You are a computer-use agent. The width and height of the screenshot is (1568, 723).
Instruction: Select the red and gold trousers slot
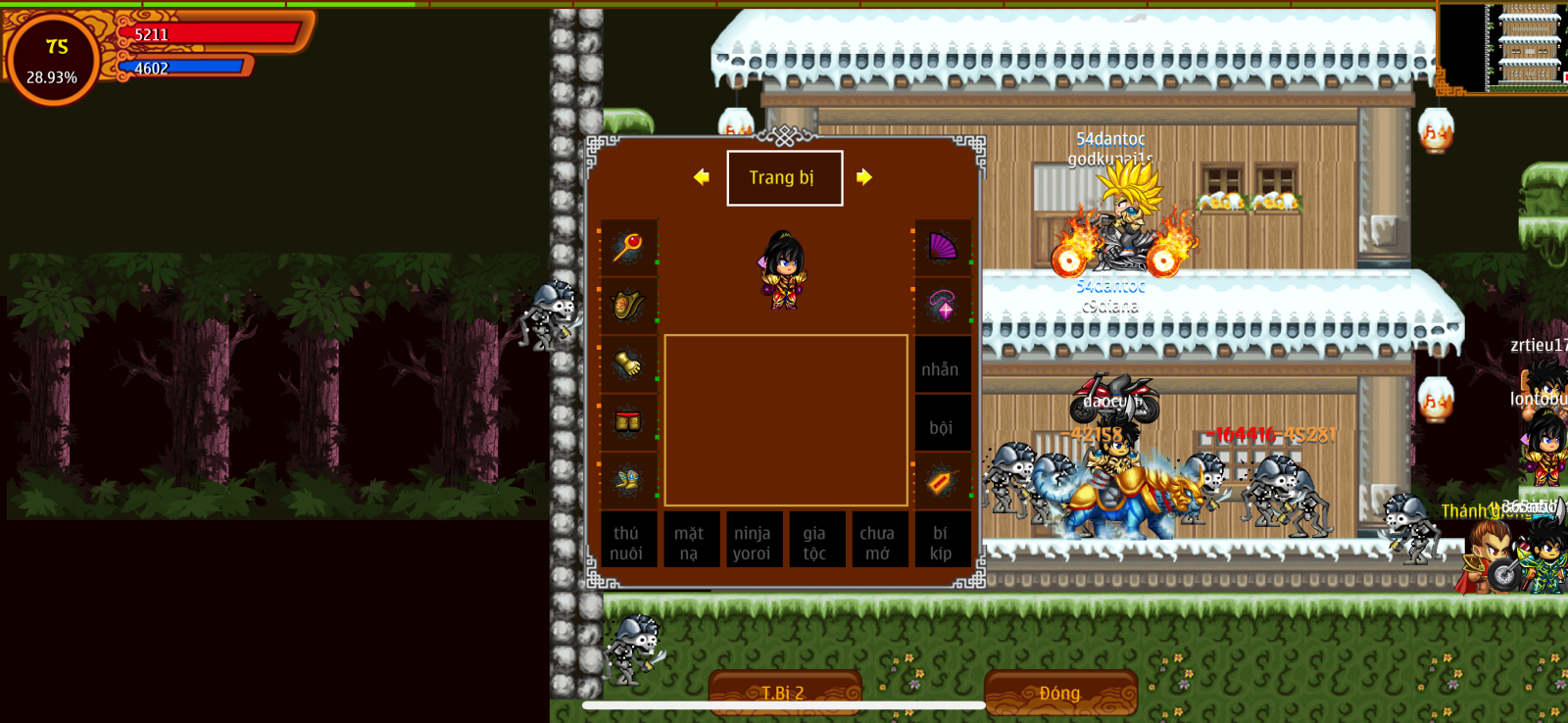(628, 422)
